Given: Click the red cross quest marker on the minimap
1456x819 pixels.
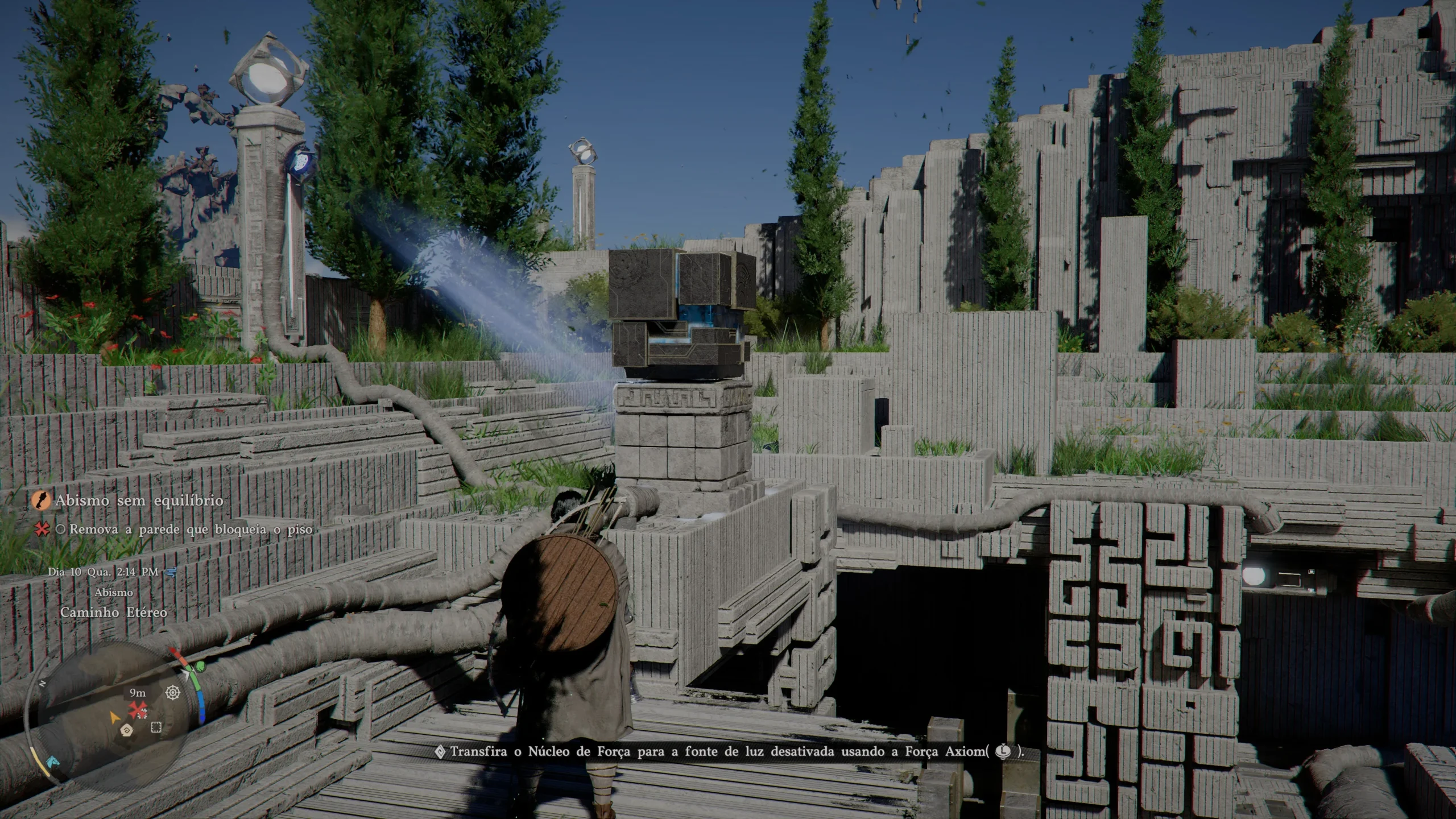Looking at the screenshot, I should (x=137, y=709).
